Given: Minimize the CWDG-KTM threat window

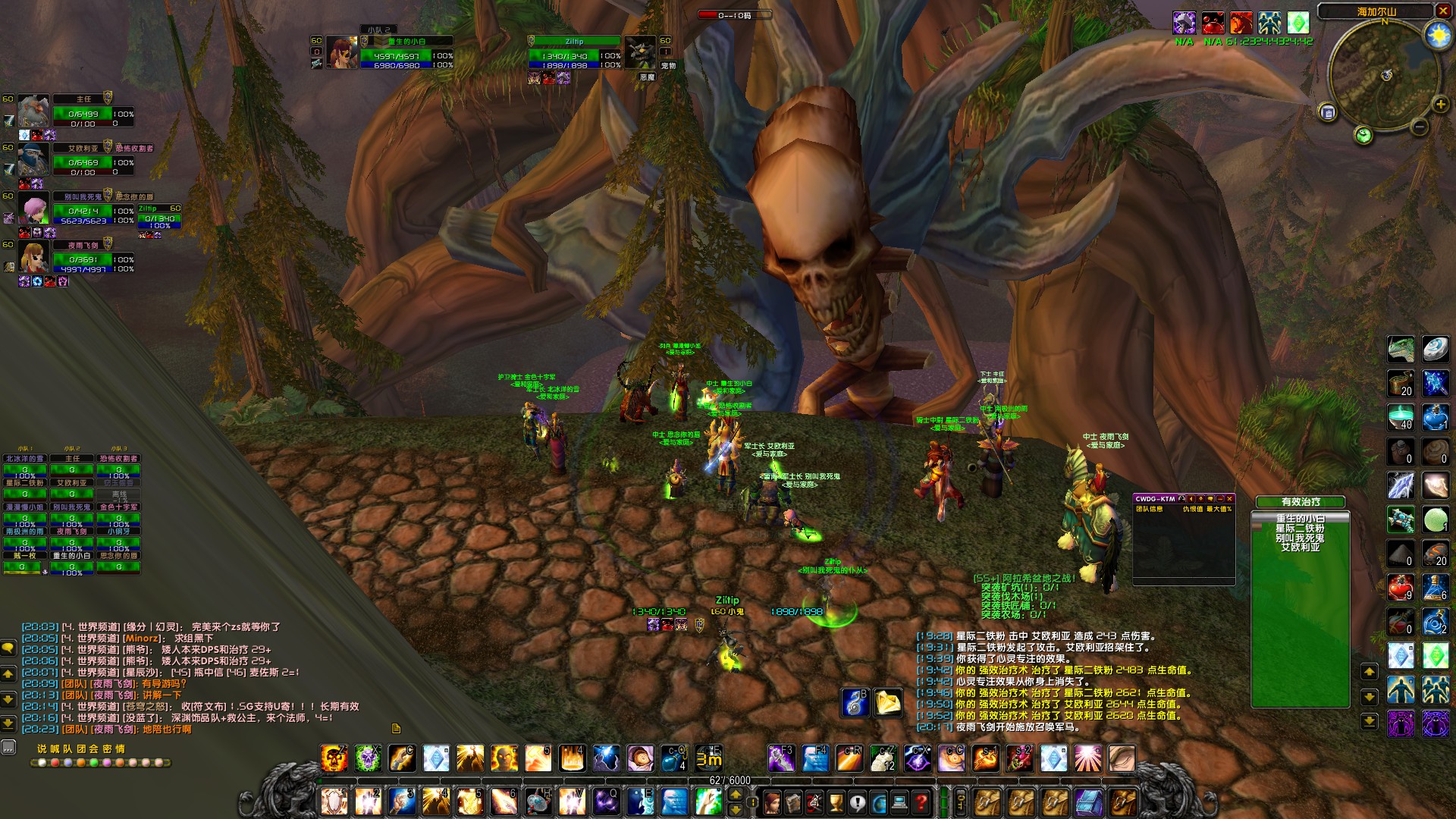Looking at the screenshot, I should [x=1220, y=498].
